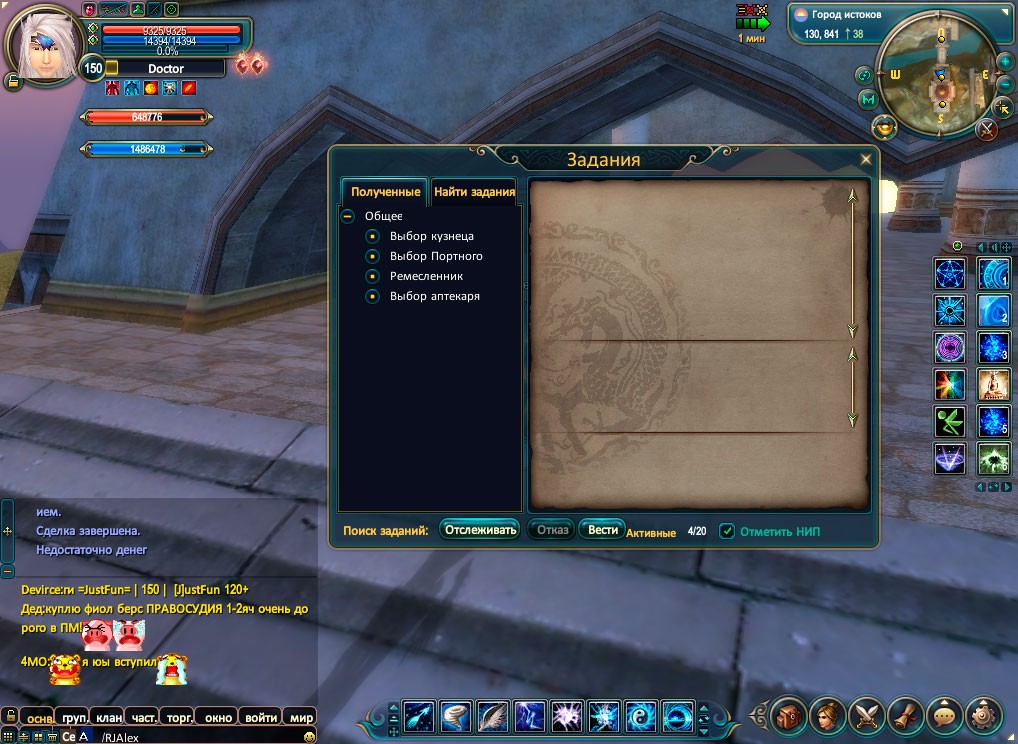Open the character menu portrait icon
Screen dimensions: 1018x744
point(826,715)
